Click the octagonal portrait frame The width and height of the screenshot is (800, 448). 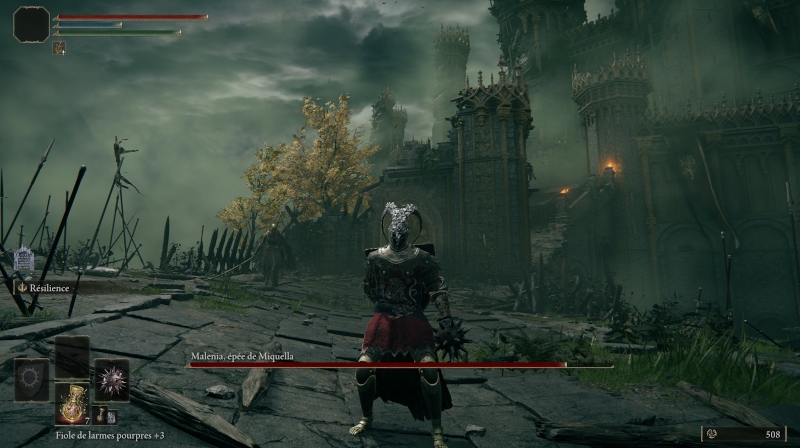click(x=31, y=24)
